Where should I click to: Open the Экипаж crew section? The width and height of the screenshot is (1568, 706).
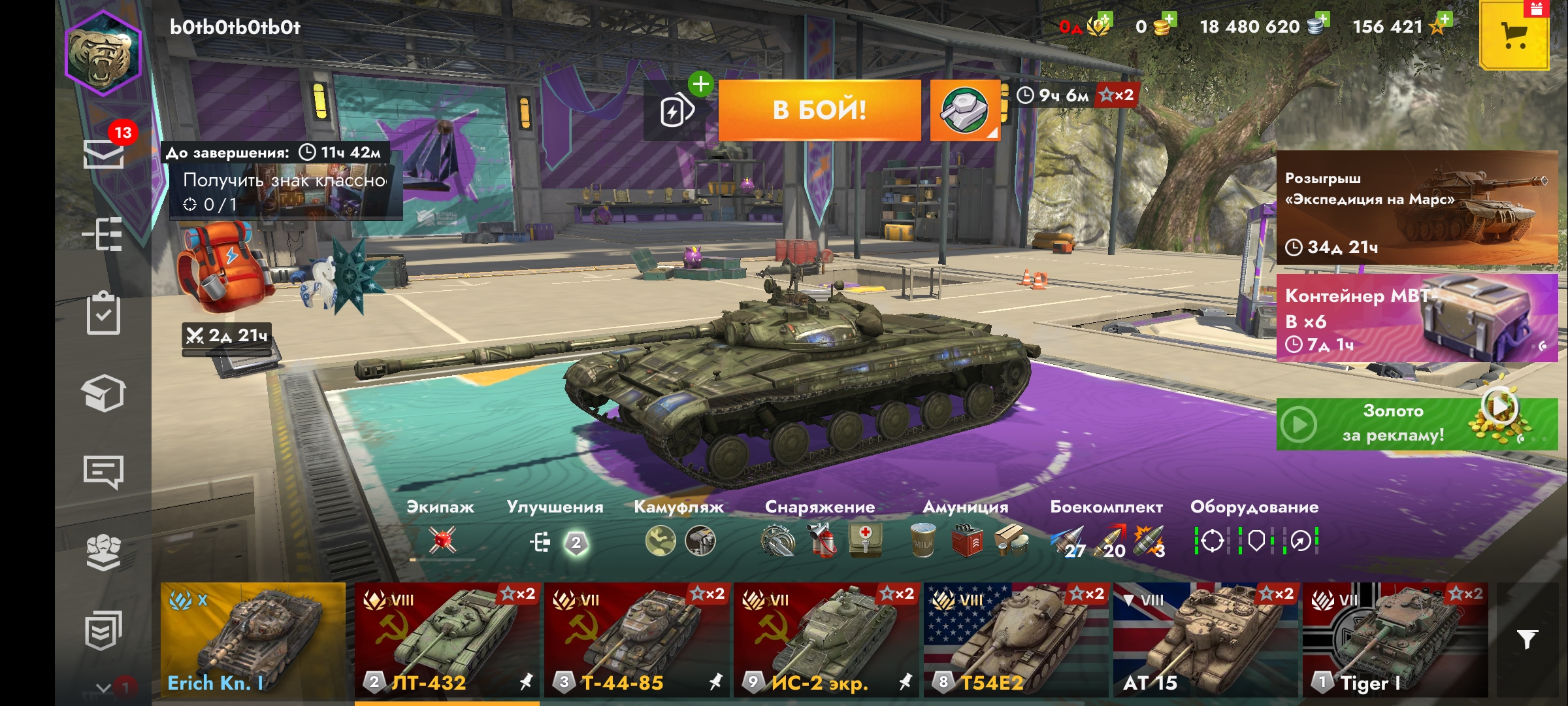pyautogui.click(x=441, y=529)
